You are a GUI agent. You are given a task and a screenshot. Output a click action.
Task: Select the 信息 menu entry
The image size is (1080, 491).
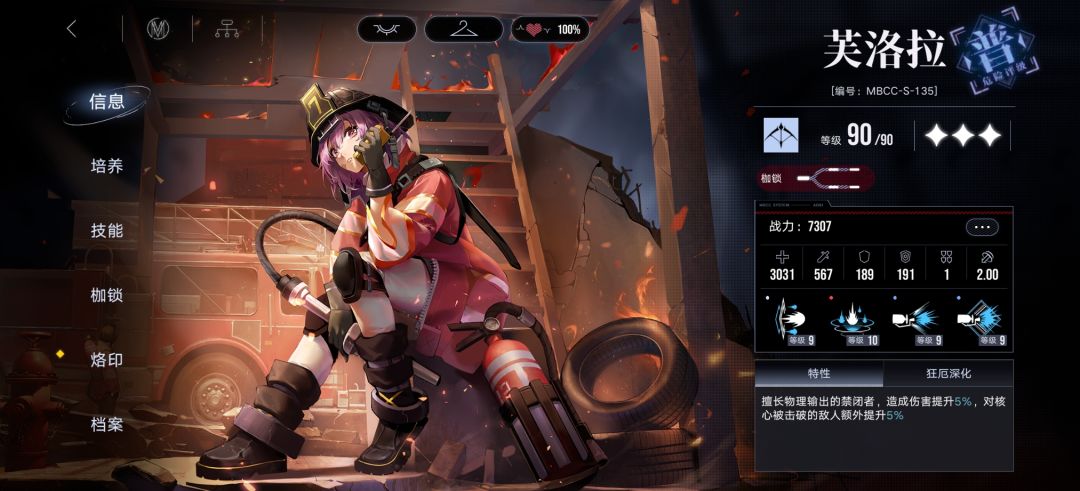point(107,101)
